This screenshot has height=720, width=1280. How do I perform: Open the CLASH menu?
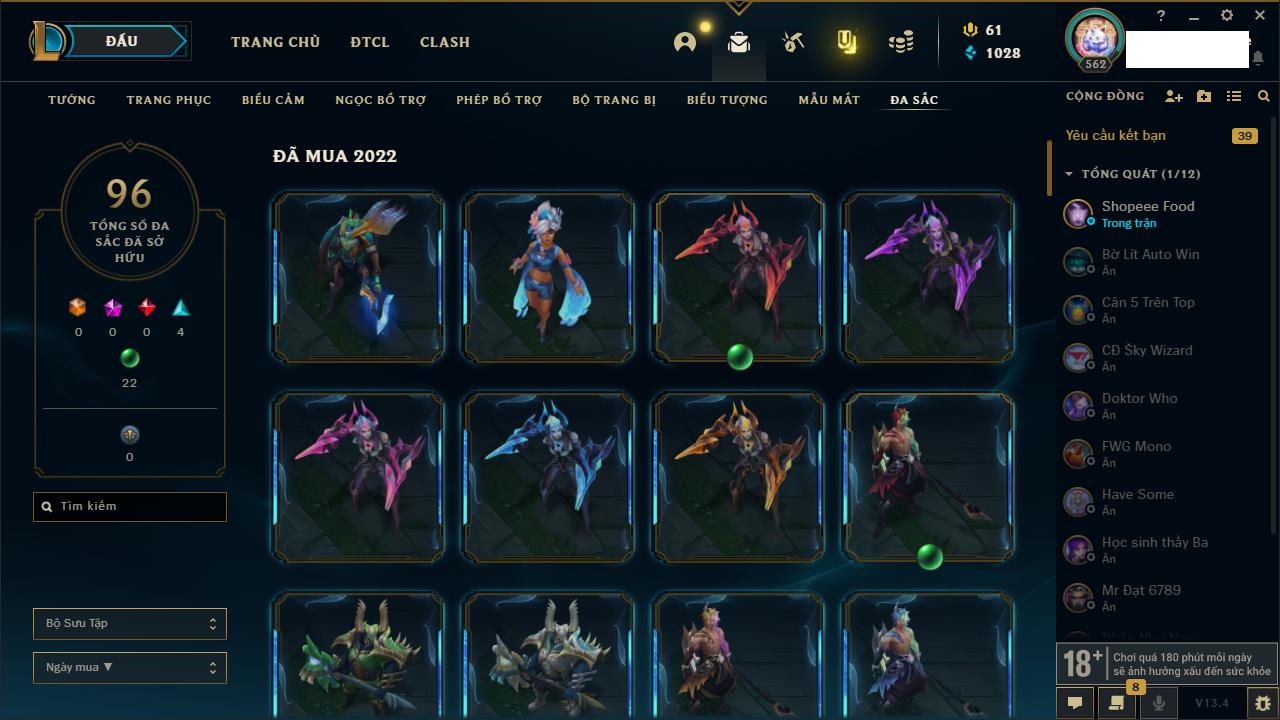pos(444,42)
